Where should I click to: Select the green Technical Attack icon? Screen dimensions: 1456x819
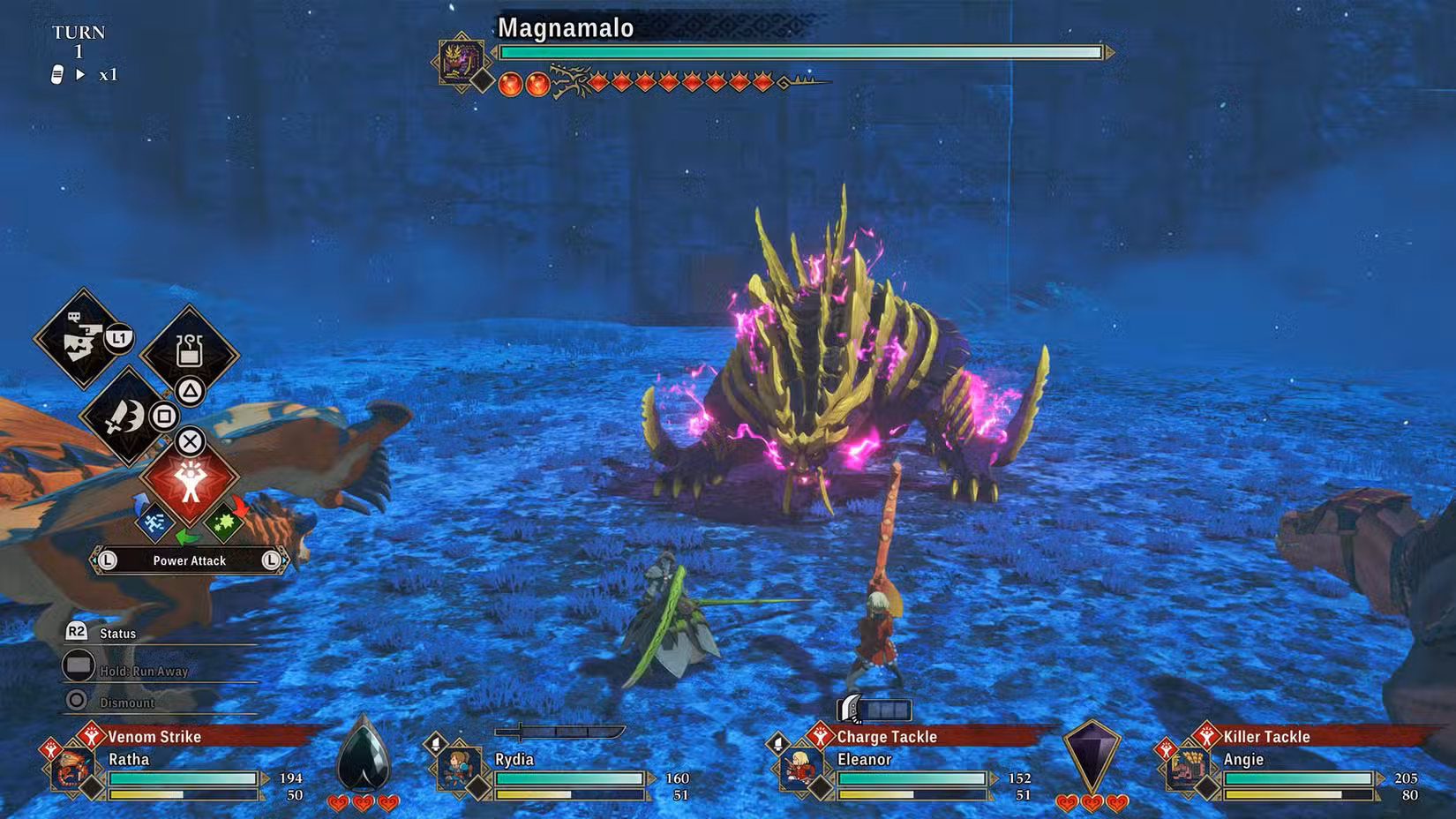pos(223,522)
